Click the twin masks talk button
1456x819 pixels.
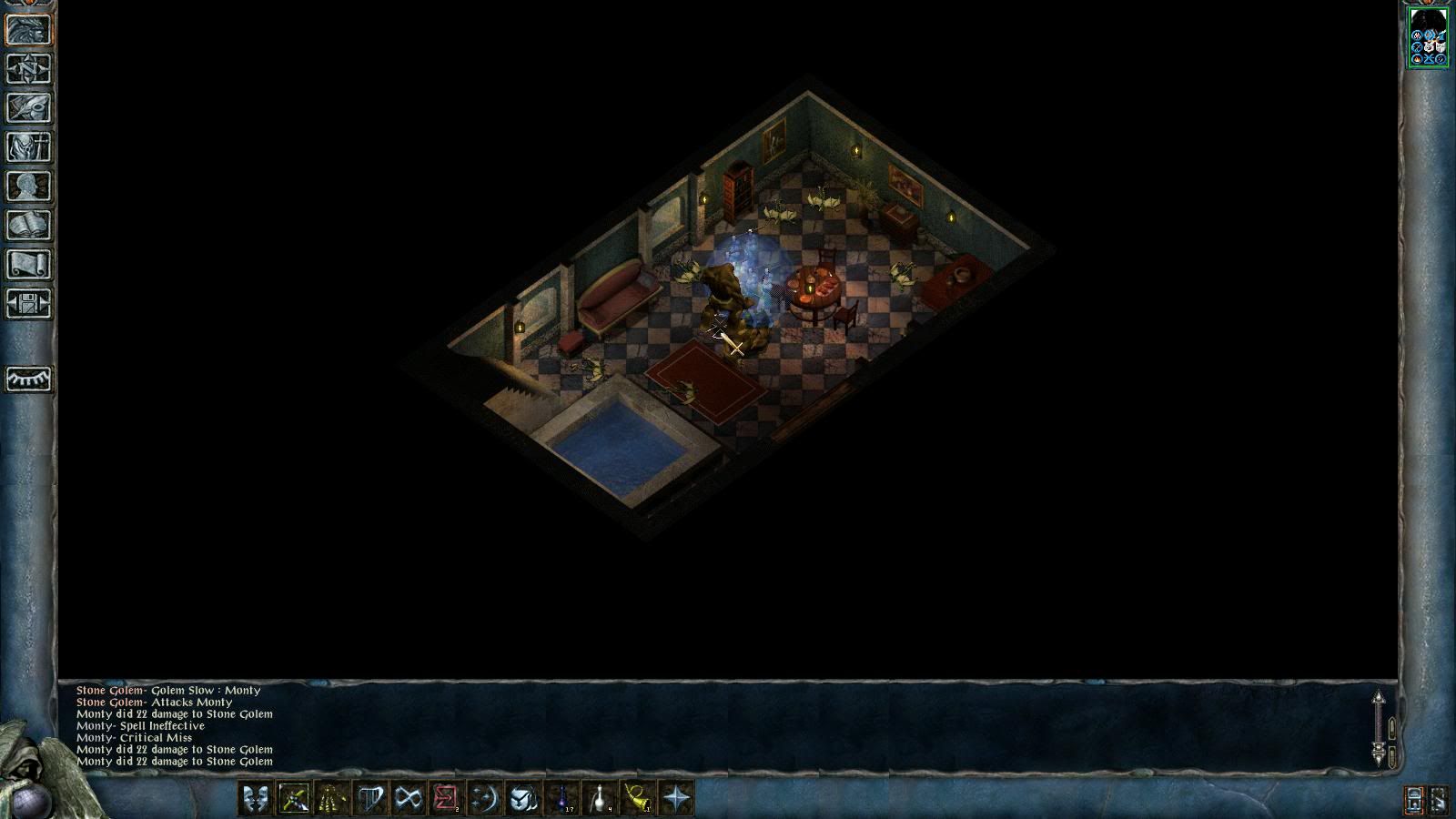click(x=256, y=799)
